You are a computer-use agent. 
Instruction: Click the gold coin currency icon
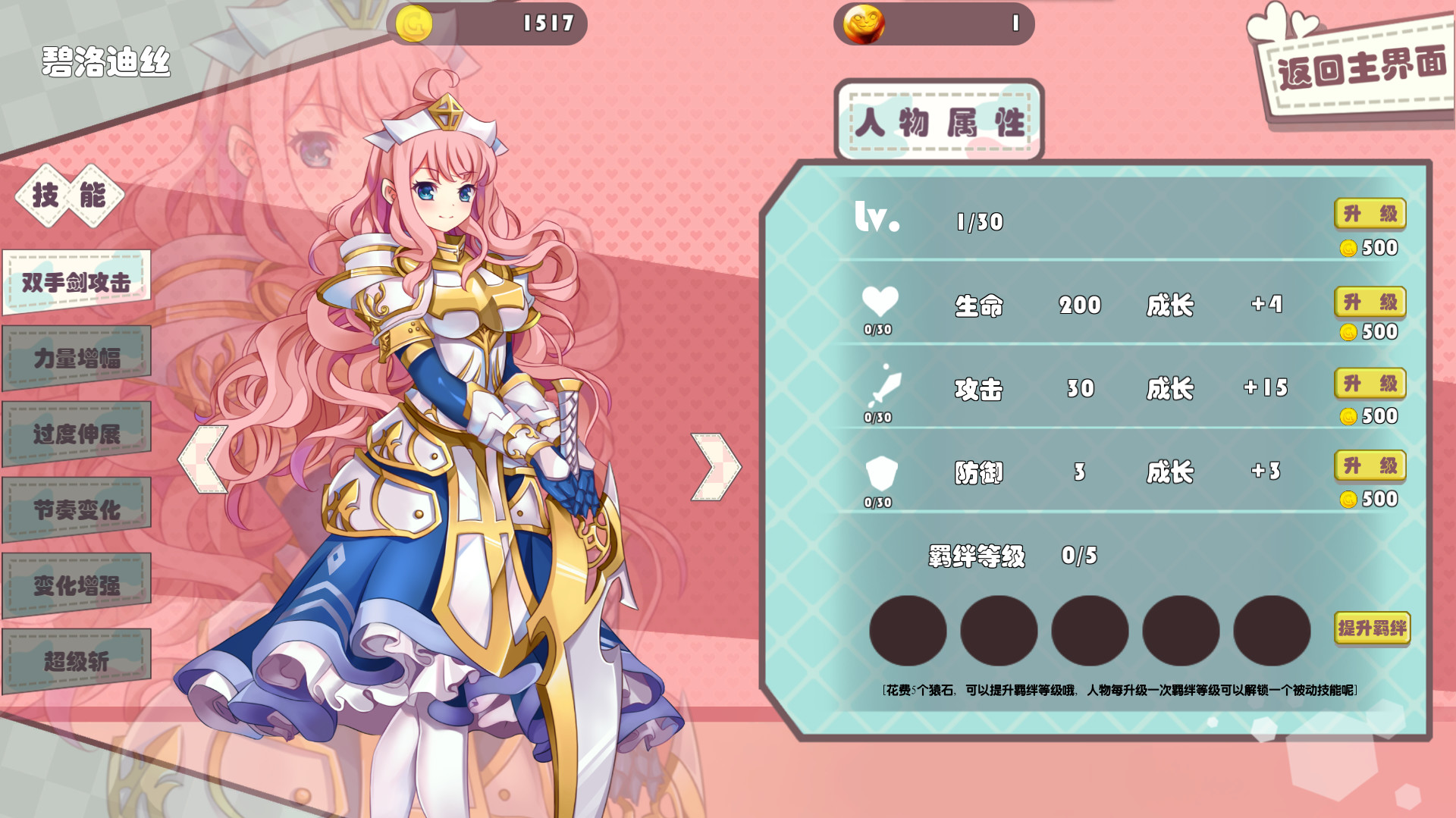(413, 23)
